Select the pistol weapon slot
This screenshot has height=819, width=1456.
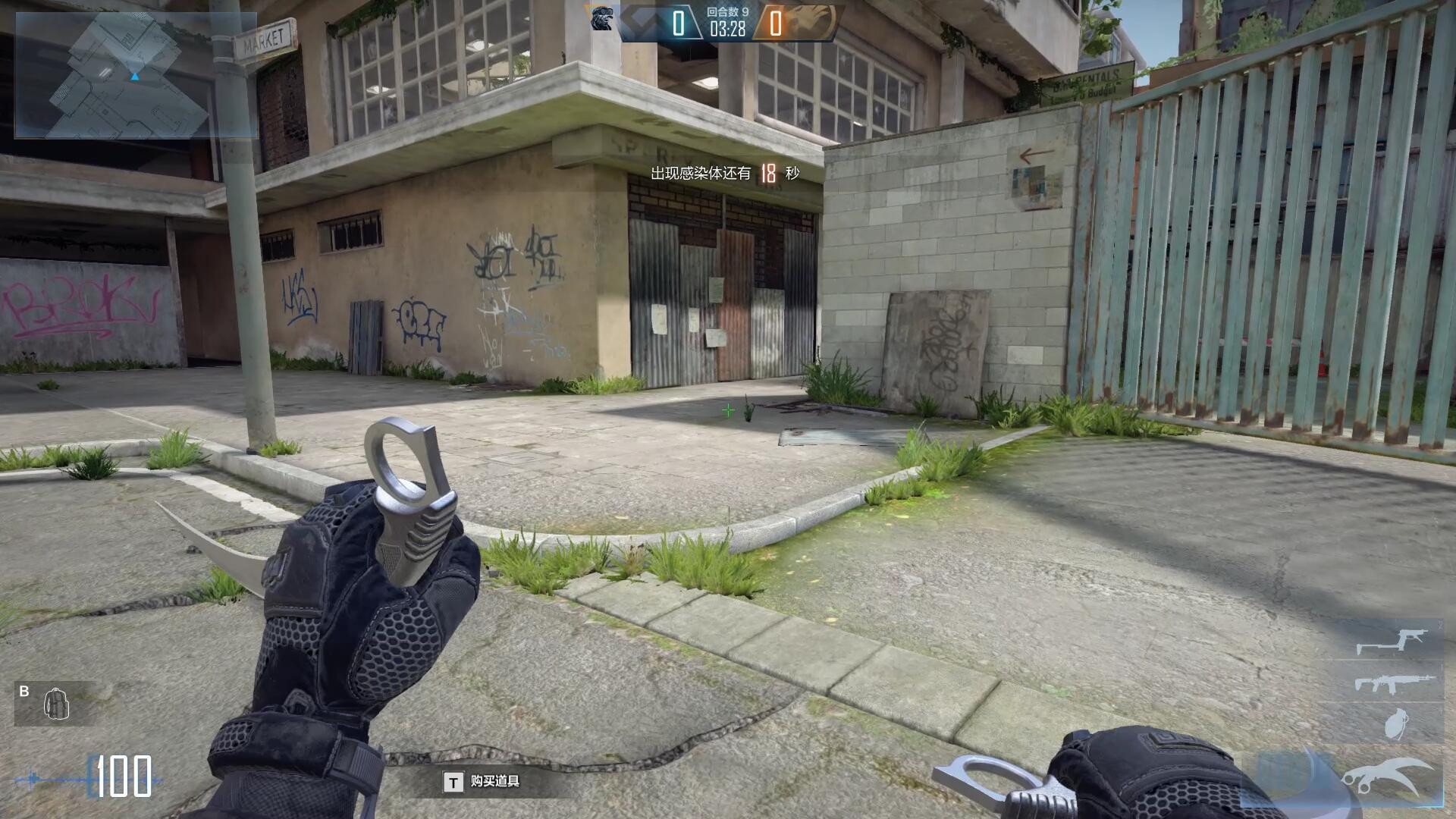pyautogui.click(x=1391, y=642)
